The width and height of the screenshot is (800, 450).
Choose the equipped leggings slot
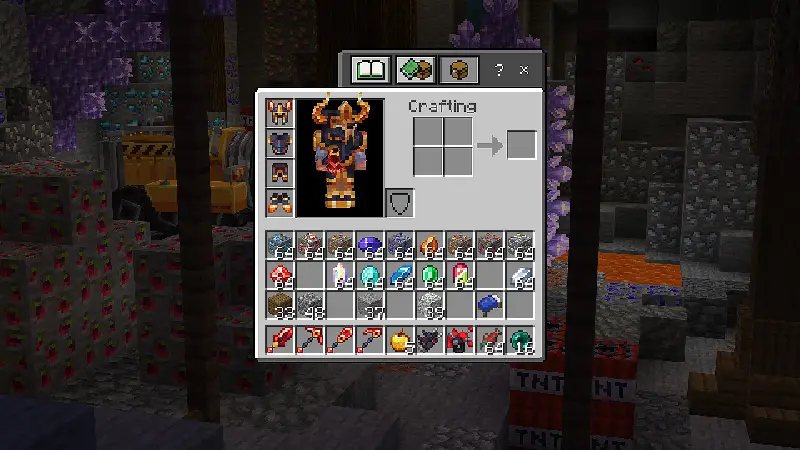[x=278, y=173]
